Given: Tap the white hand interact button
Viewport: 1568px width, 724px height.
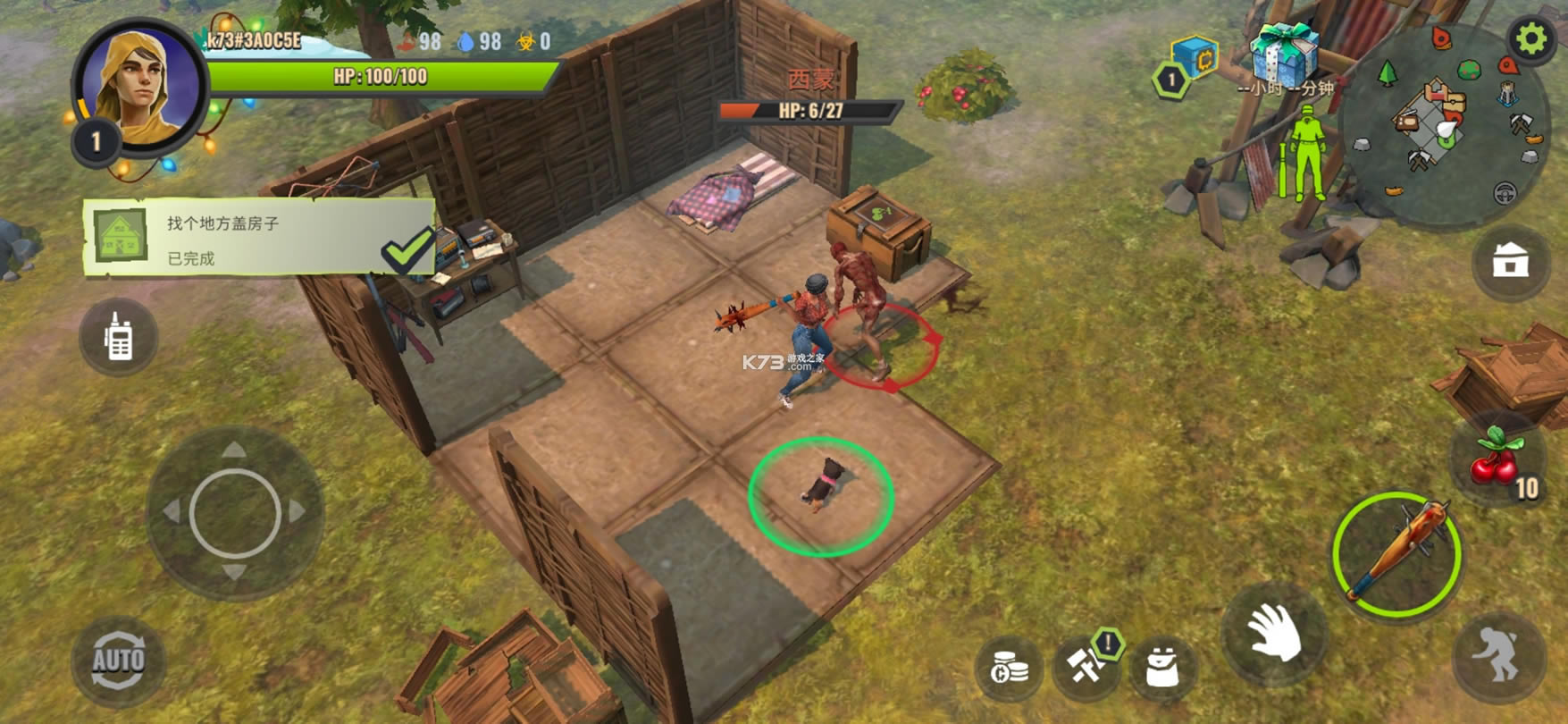Looking at the screenshot, I should (x=1275, y=632).
